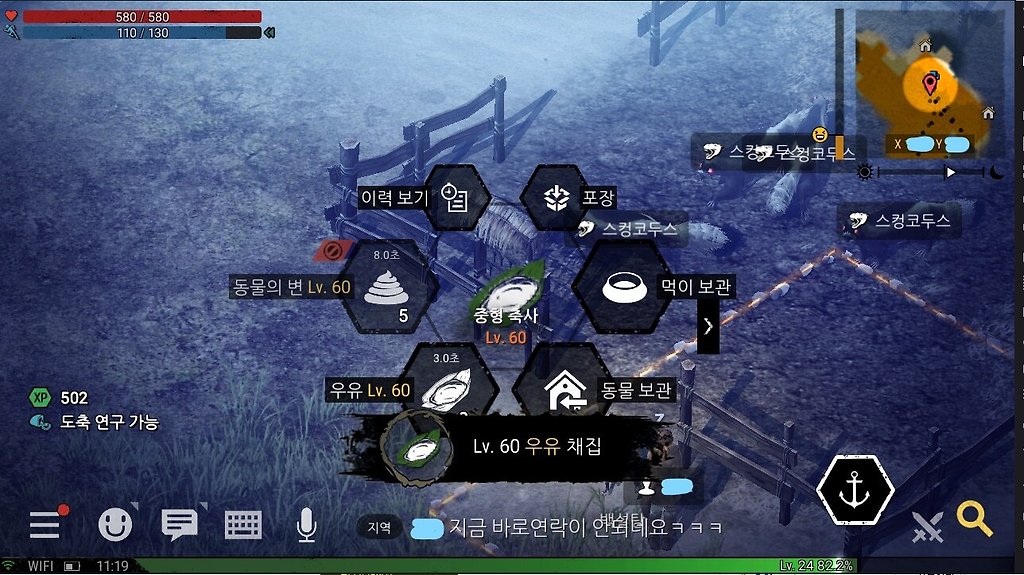Toggle the microphone voice chat
Viewport: 1024px width, 575px height.
coord(306,524)
